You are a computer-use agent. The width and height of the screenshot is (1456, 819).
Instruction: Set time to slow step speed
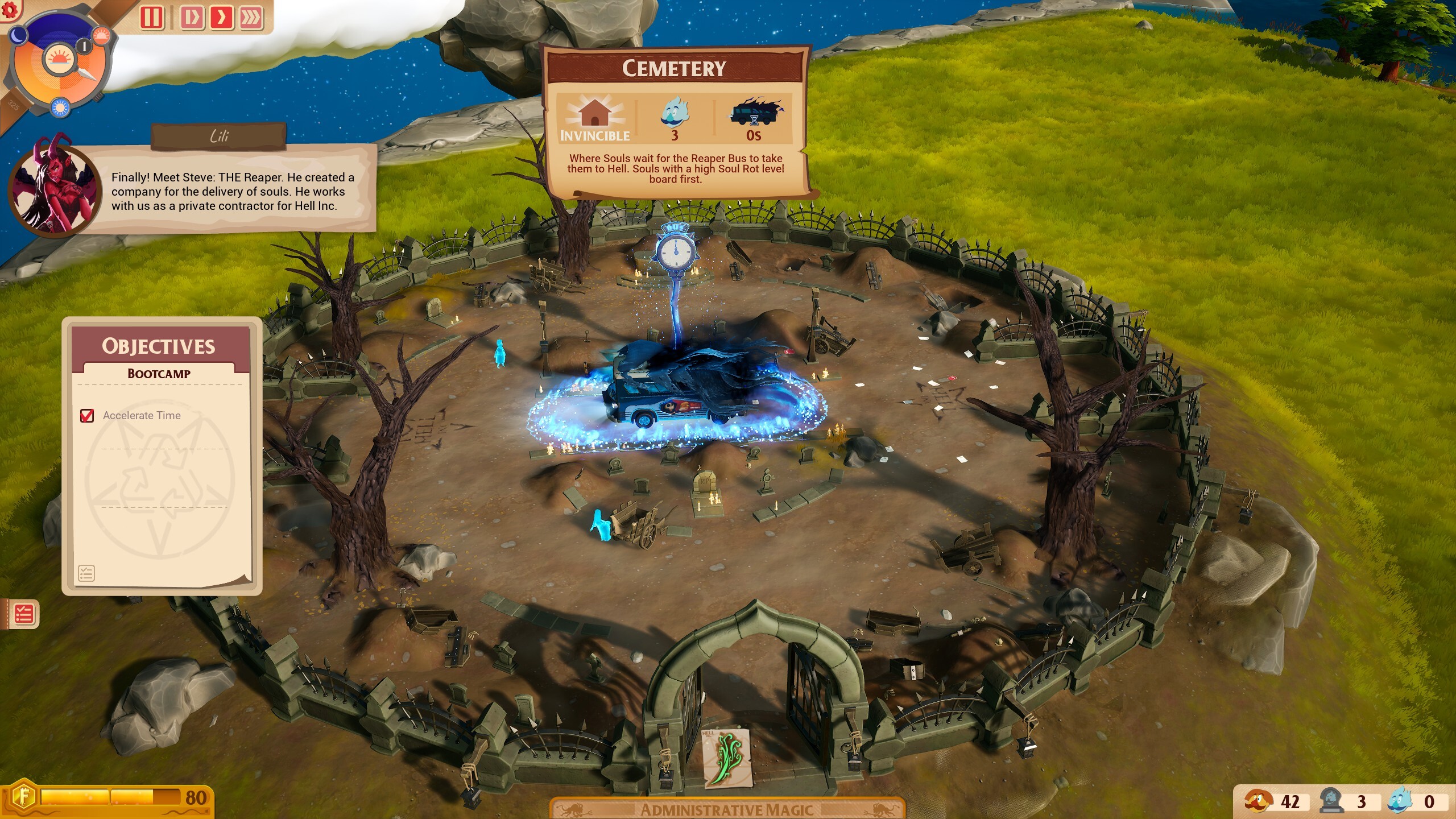192,17
